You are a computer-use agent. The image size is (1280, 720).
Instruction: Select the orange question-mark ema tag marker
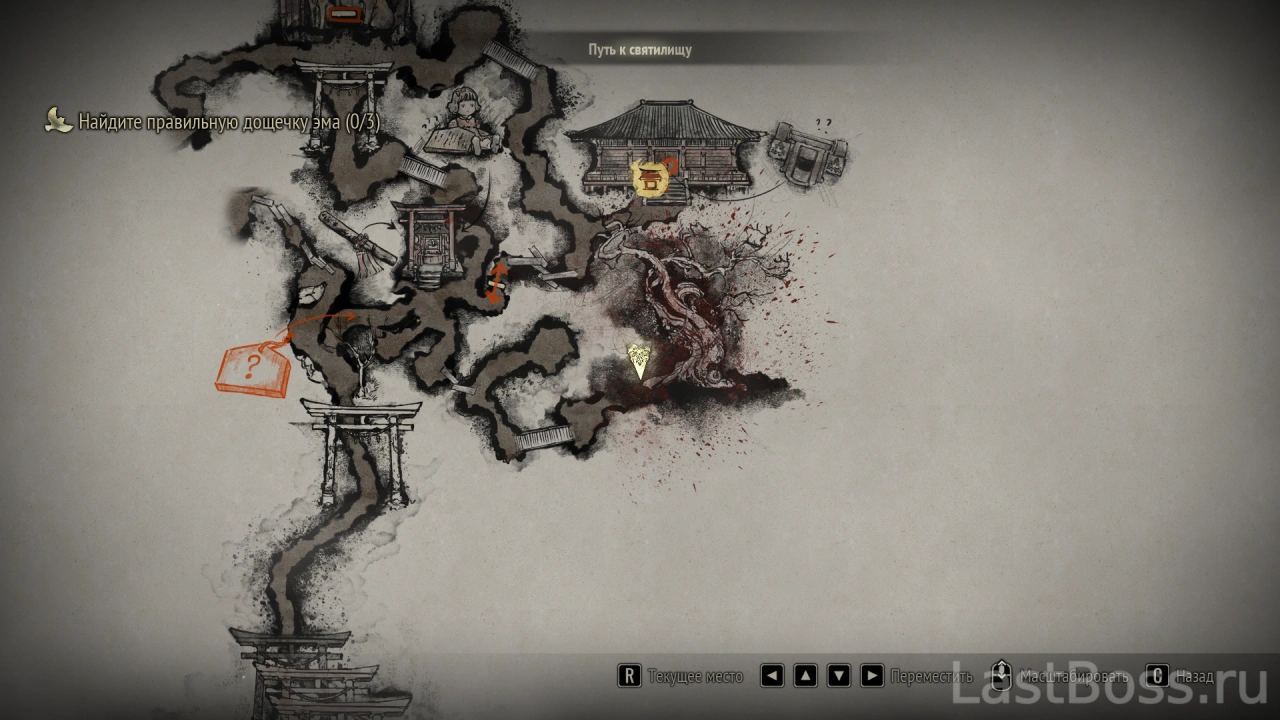click(252, 367)
